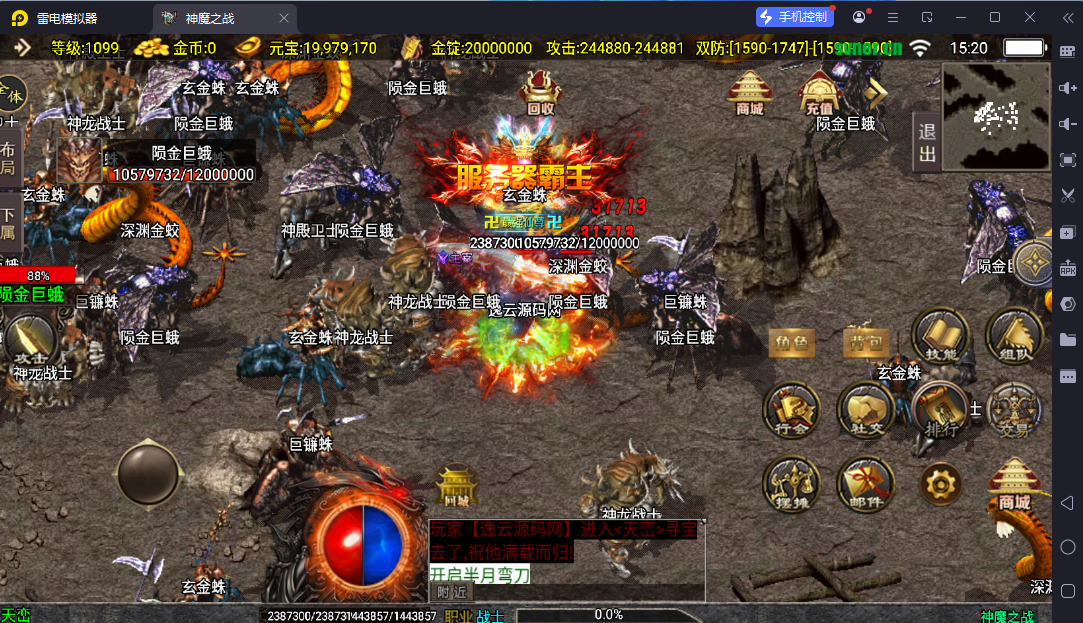Open the 充值 recharge icon

819,92
